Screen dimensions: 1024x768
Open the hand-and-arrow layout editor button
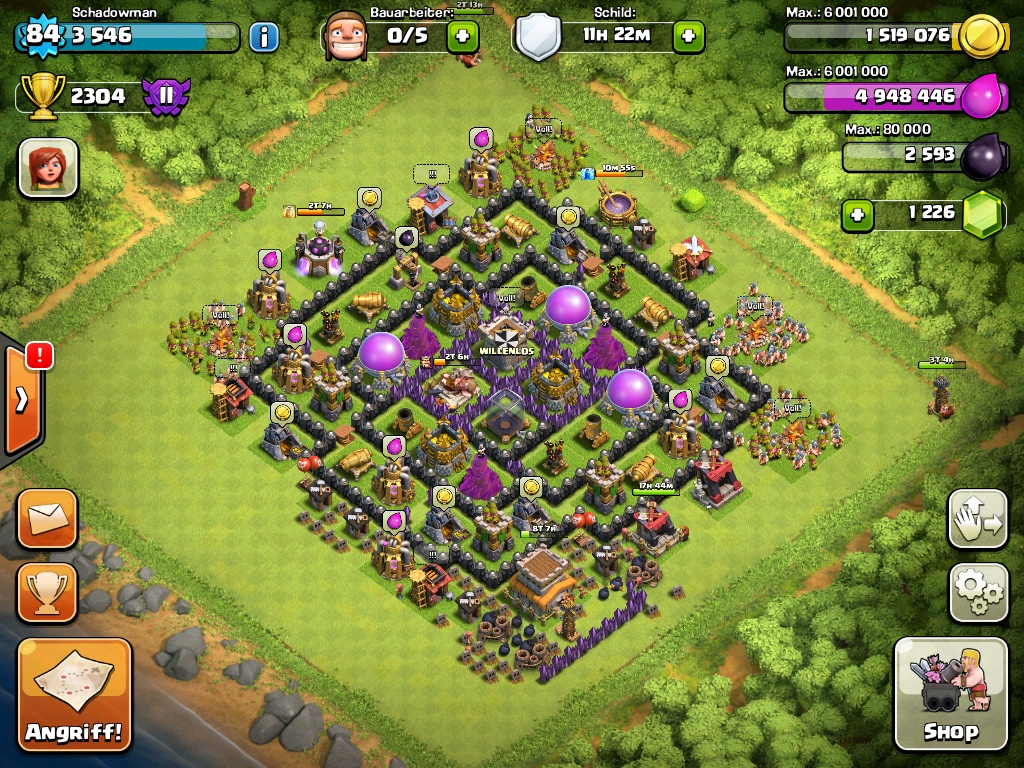click(x=978, y=519)
